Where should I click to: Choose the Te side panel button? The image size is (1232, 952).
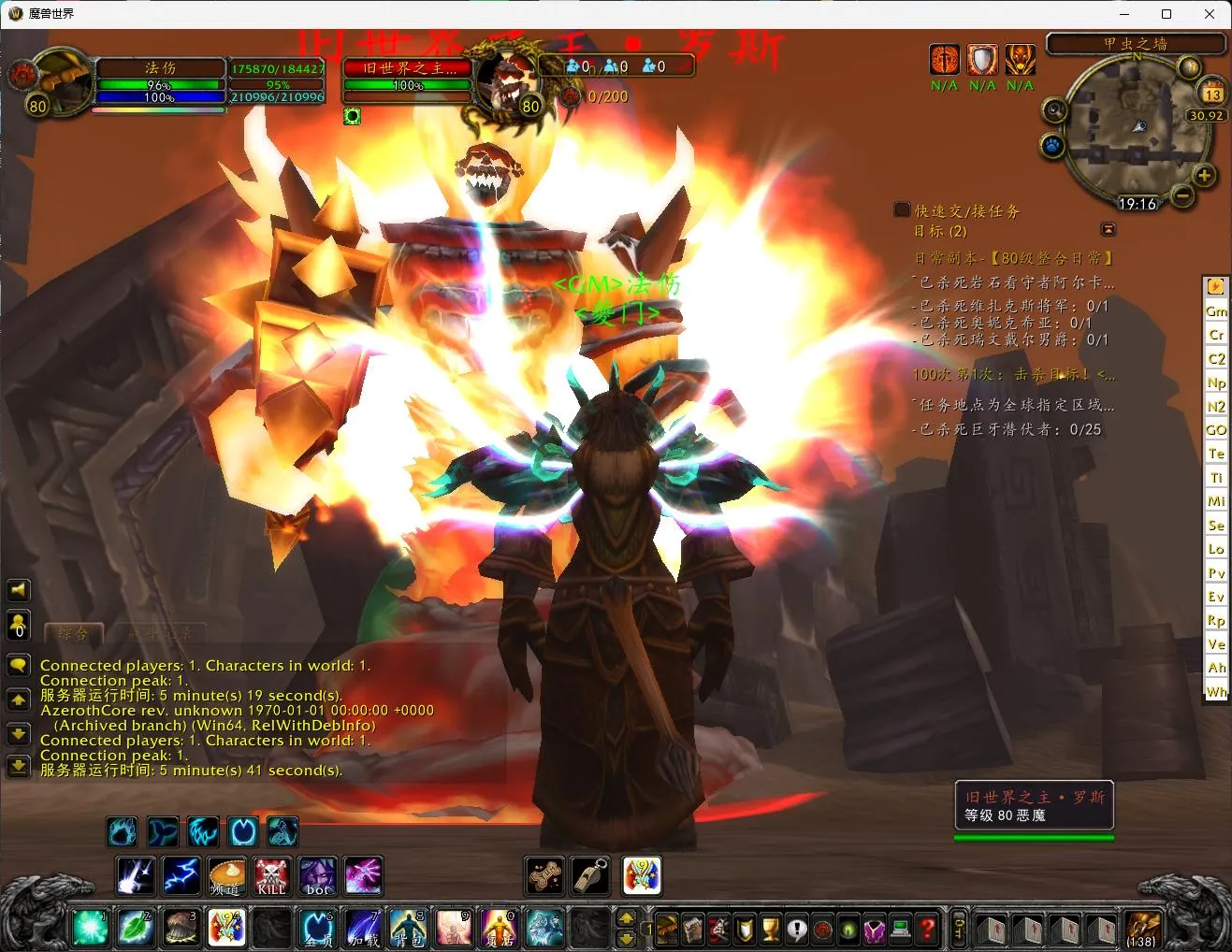point(1216,454)
